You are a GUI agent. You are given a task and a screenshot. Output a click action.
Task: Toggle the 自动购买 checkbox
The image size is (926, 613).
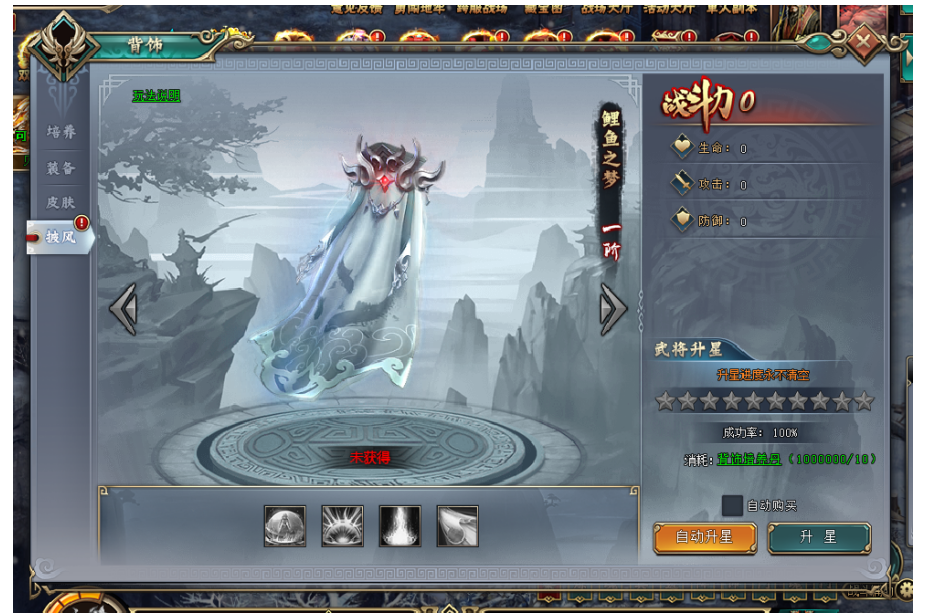pos(732,506)
